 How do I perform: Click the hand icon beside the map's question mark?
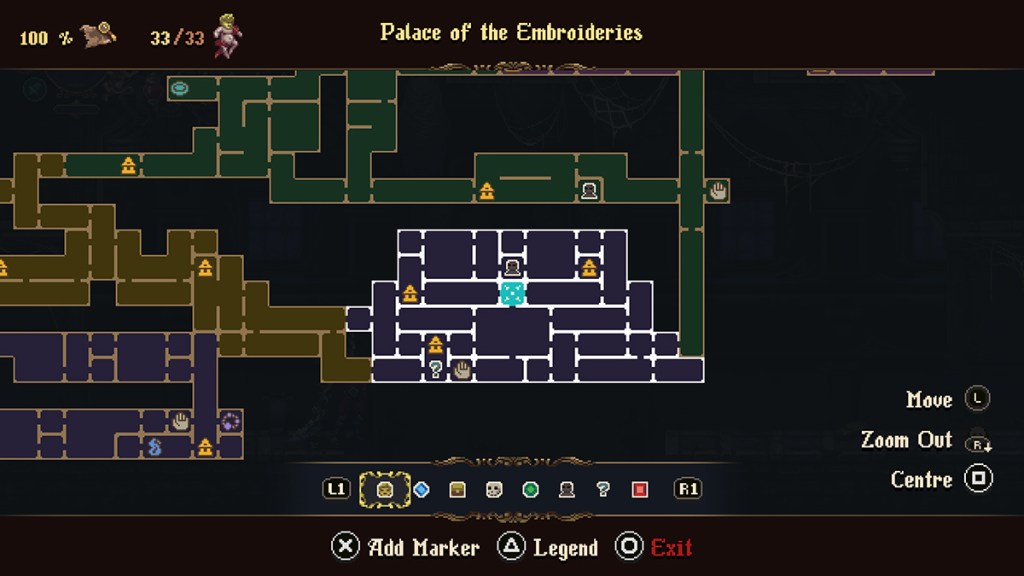coord(461,370)
